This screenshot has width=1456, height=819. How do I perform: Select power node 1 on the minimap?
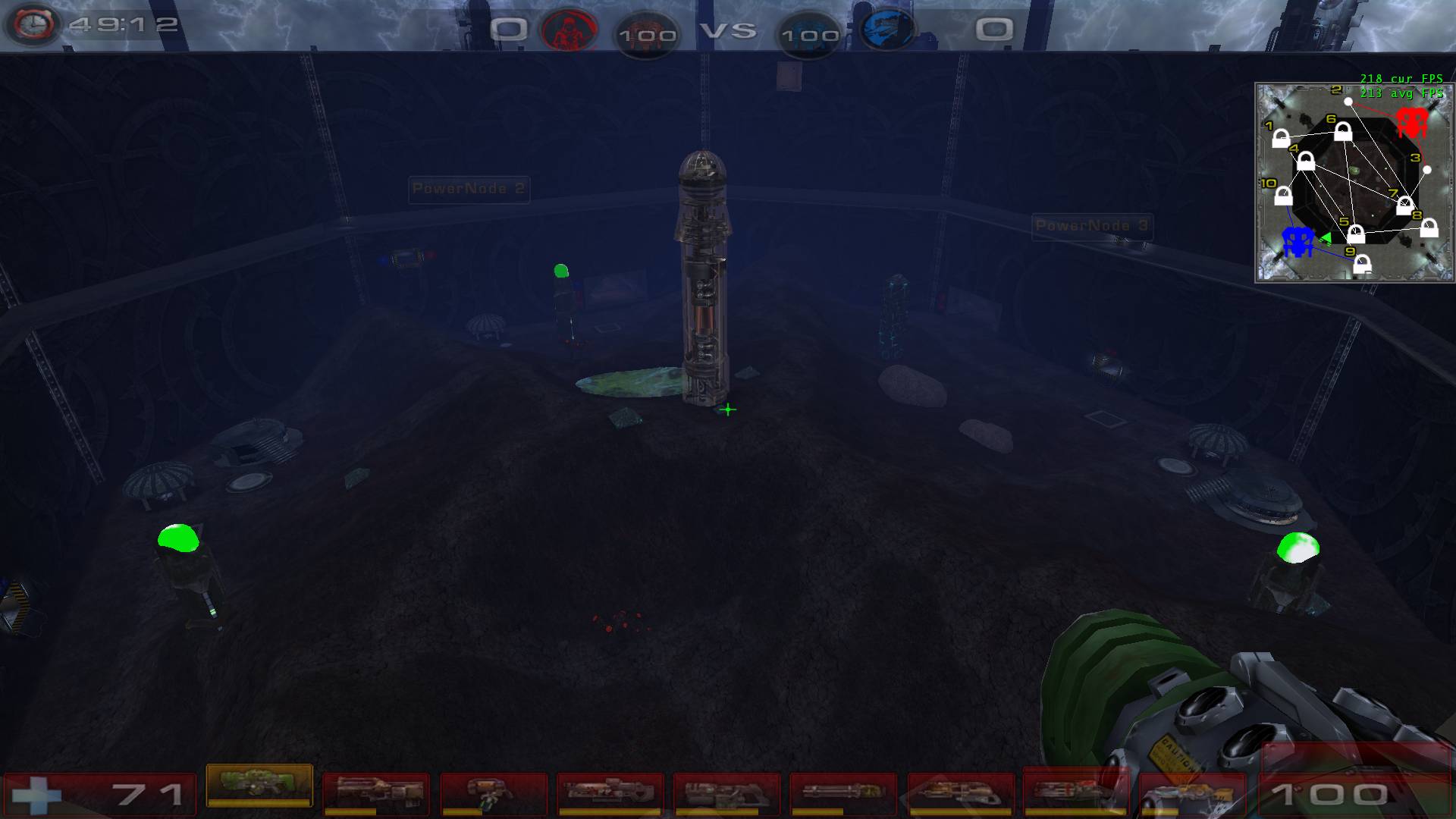(x=1280, y=140)
